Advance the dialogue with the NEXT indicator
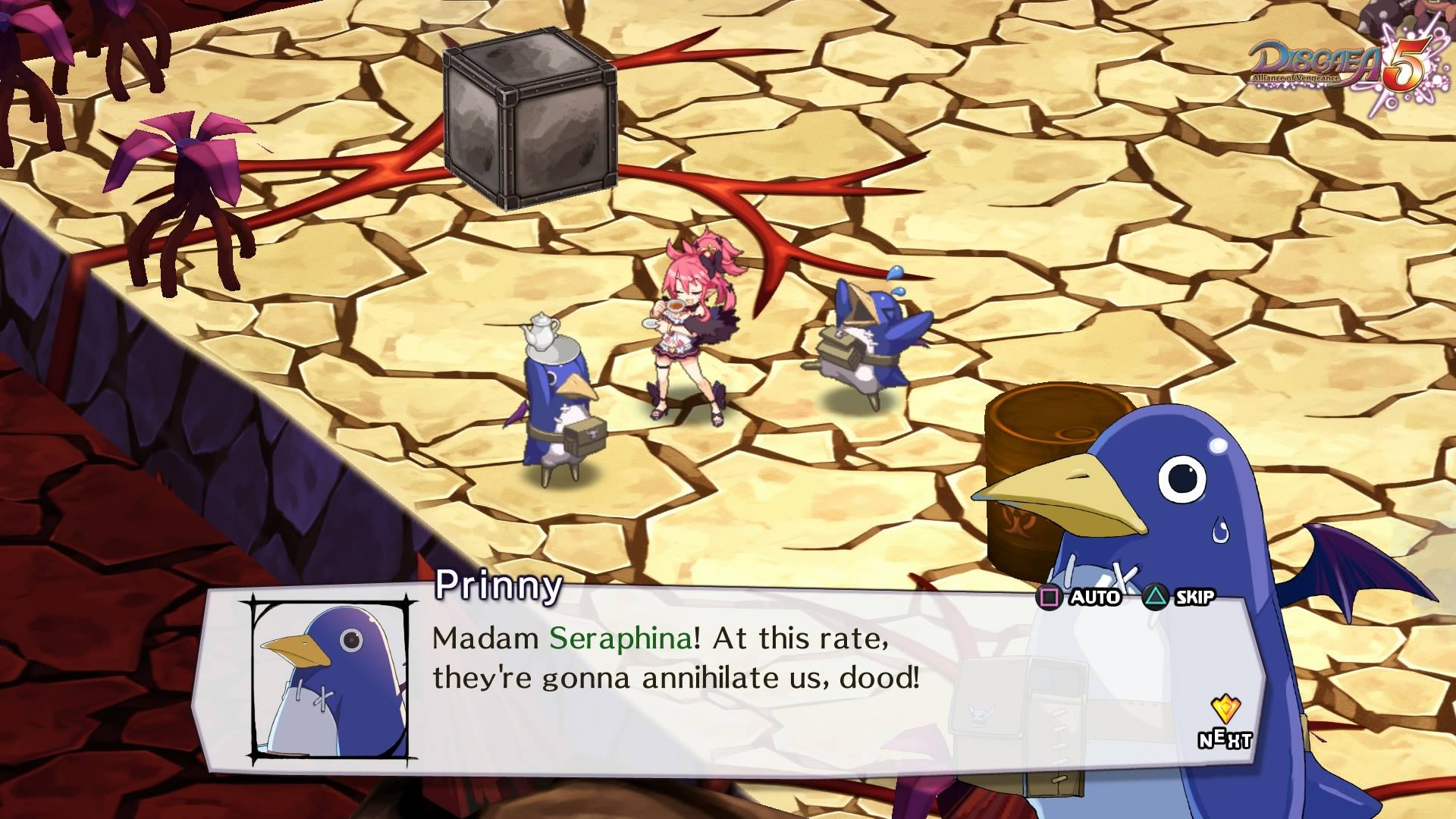Screen dimensions: 1456x819 click(x=1224, y=724)
